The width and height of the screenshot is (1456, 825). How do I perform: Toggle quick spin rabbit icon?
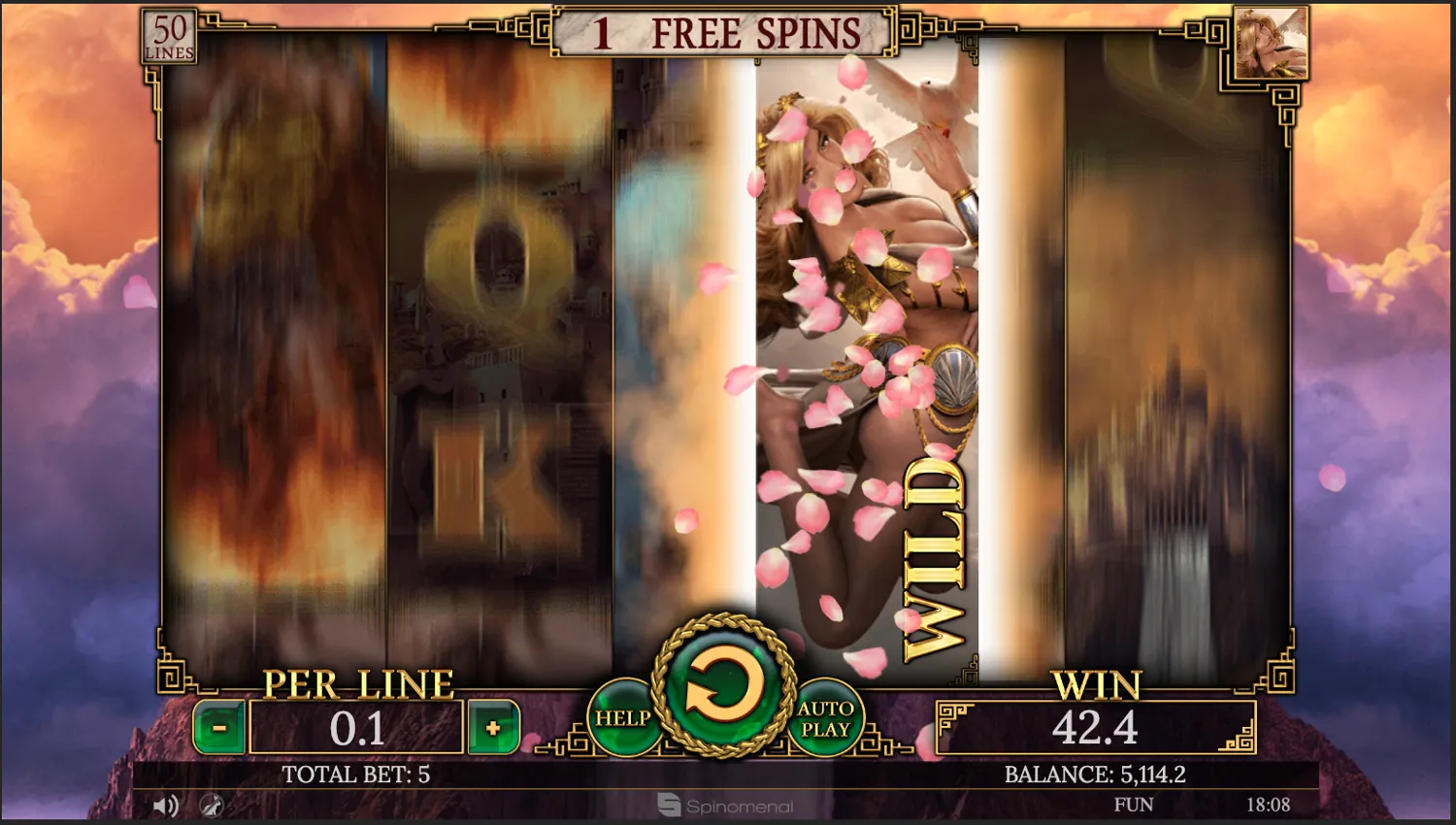[213, 807]
